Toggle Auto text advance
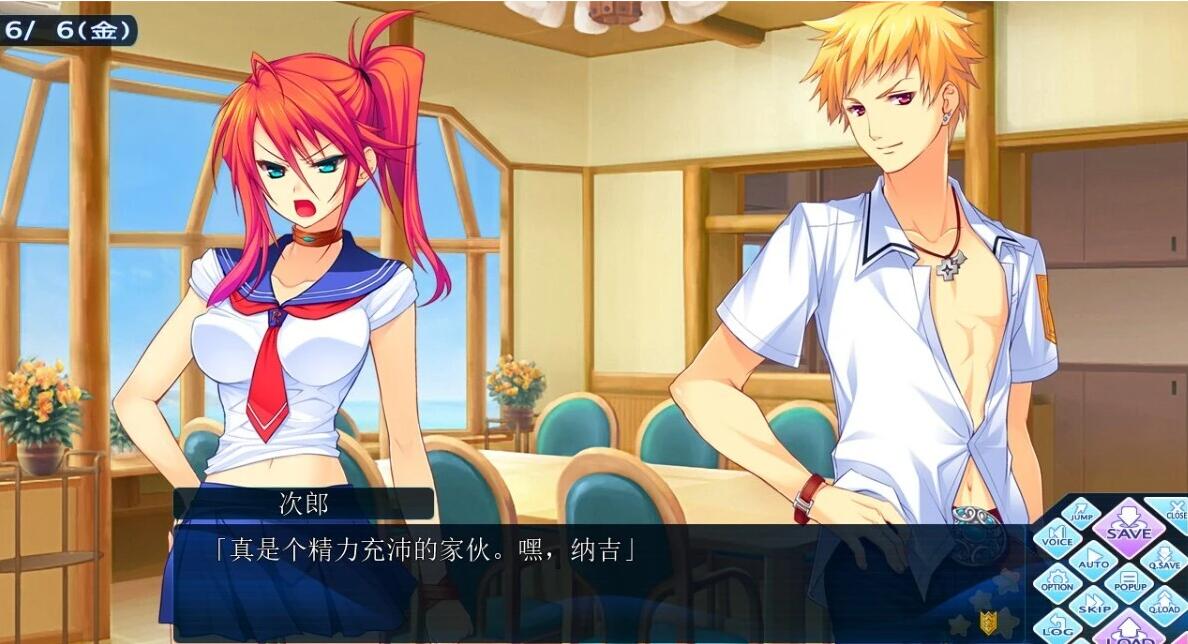The height and width of the screenshot is (644, 1188). point(1093,560)
